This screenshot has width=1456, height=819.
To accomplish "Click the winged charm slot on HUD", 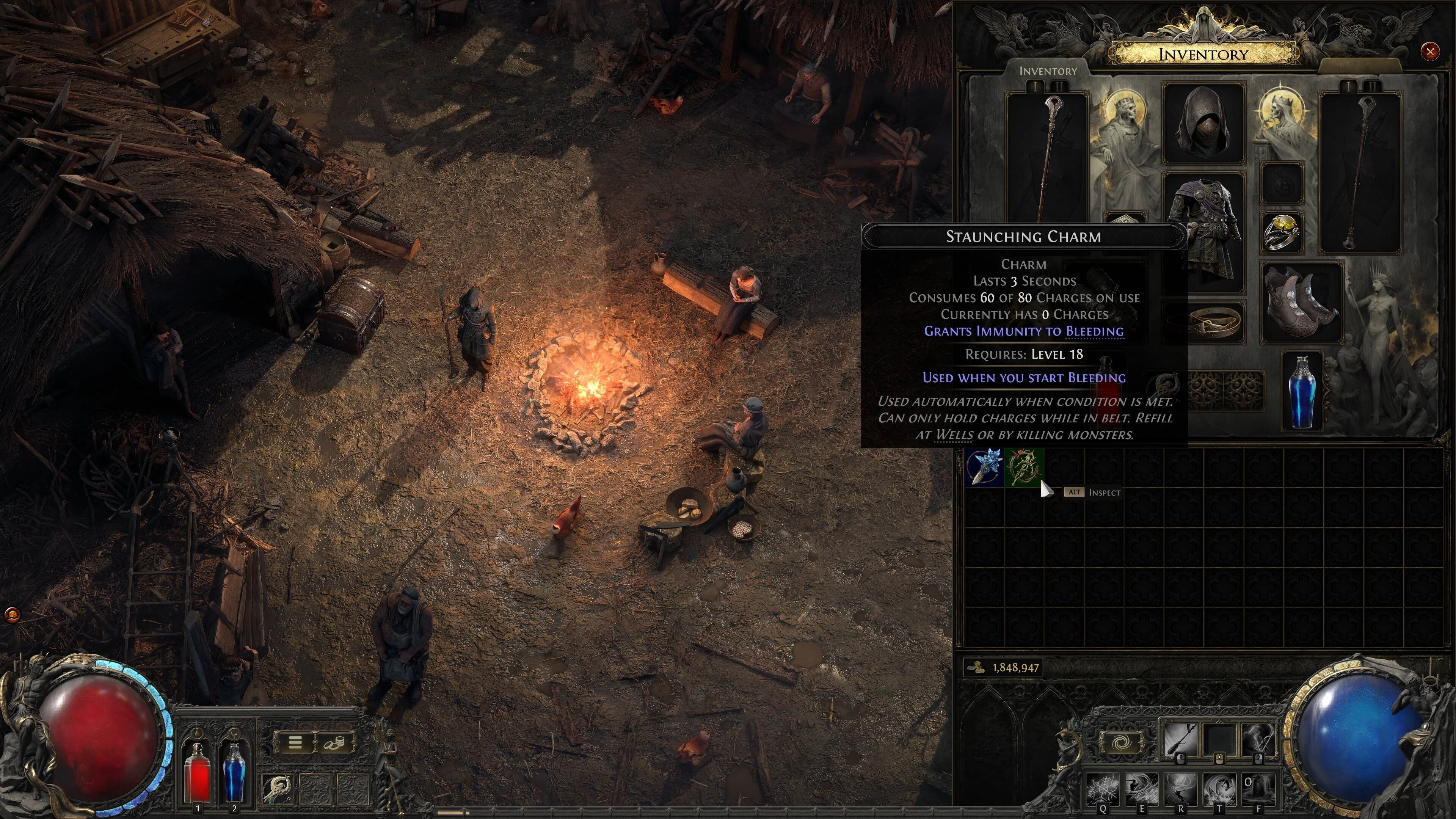I will tap(278, 788).
